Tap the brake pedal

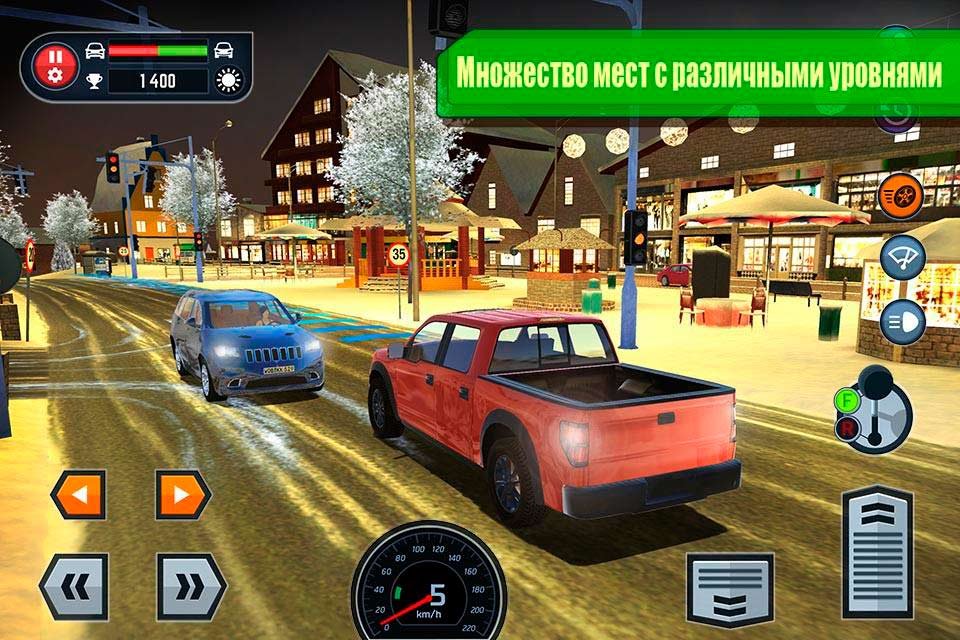click(730, 590)
